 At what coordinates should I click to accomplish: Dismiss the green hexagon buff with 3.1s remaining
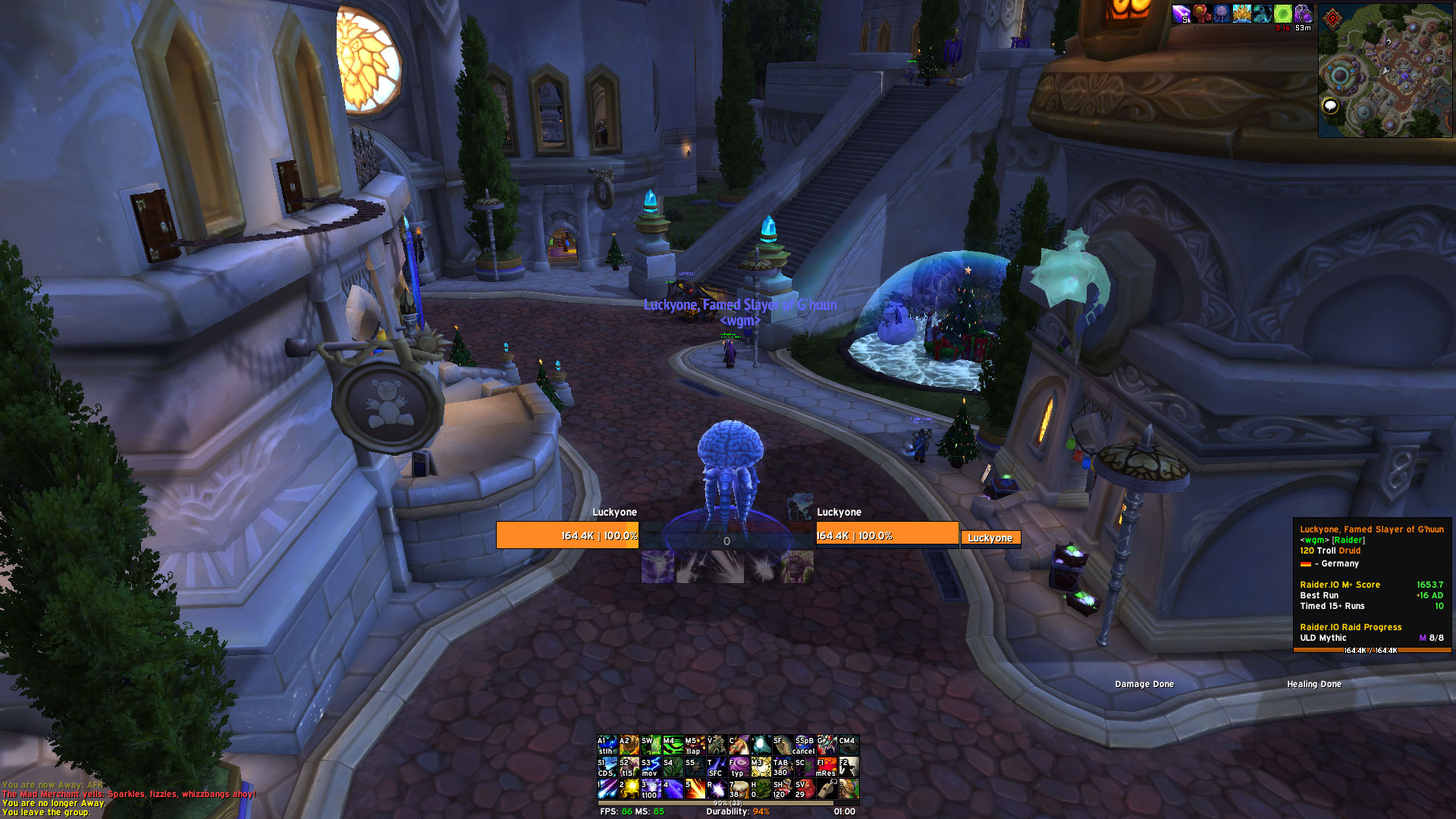(x=1282, y=14)
